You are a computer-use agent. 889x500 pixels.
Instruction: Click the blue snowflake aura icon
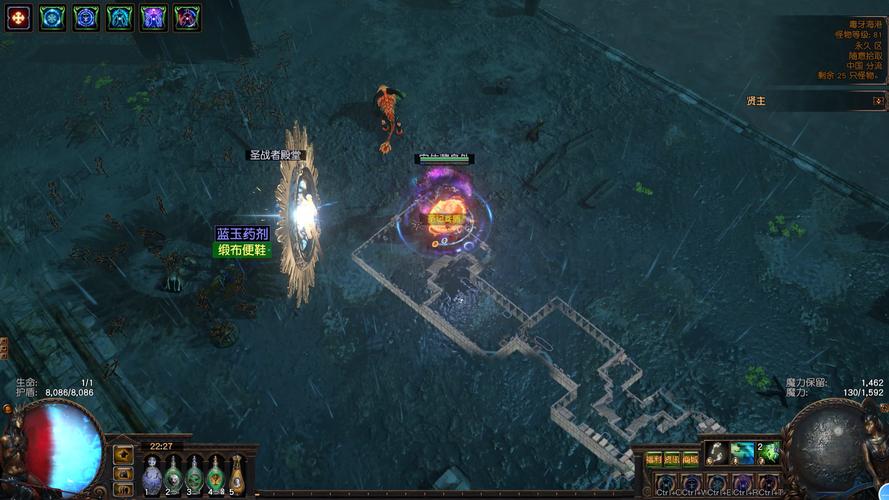tap(52, 17)
